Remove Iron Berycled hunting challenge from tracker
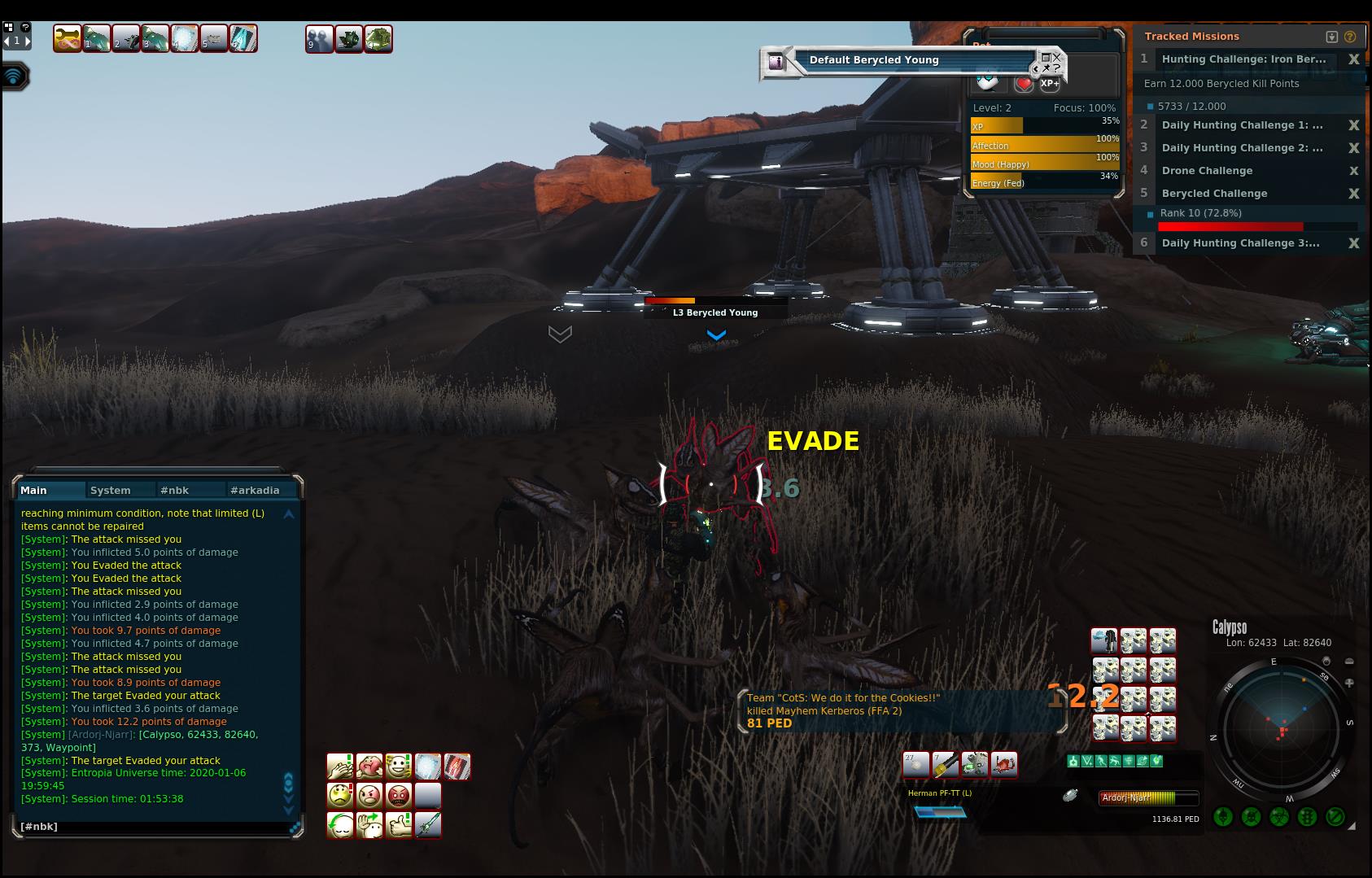This screenshot has height=878, width=1372. (x=1354, y=59)
